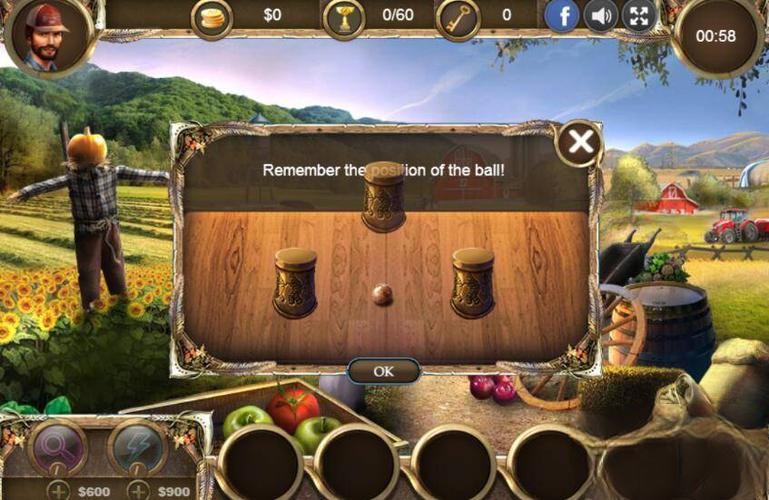The height and width of the screenshot is (500, 769).
Task: Toggle the sound speaker icon
Action: 601,15
